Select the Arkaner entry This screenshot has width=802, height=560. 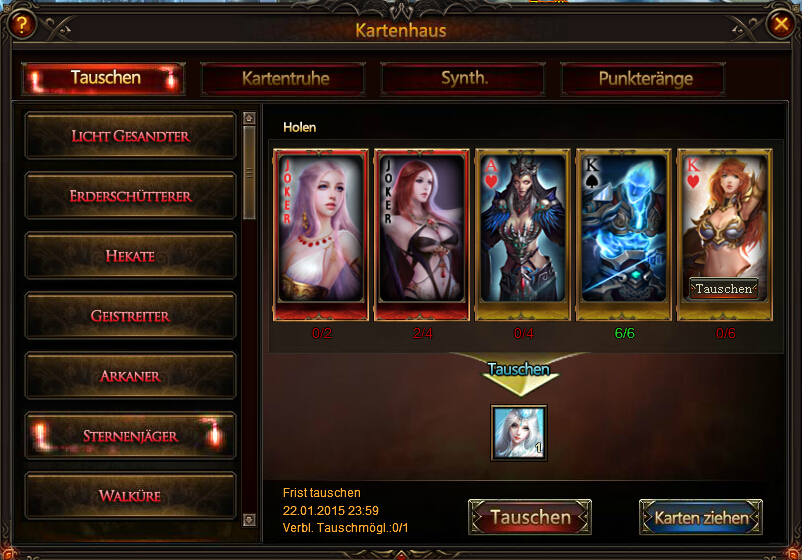[130, 376]
